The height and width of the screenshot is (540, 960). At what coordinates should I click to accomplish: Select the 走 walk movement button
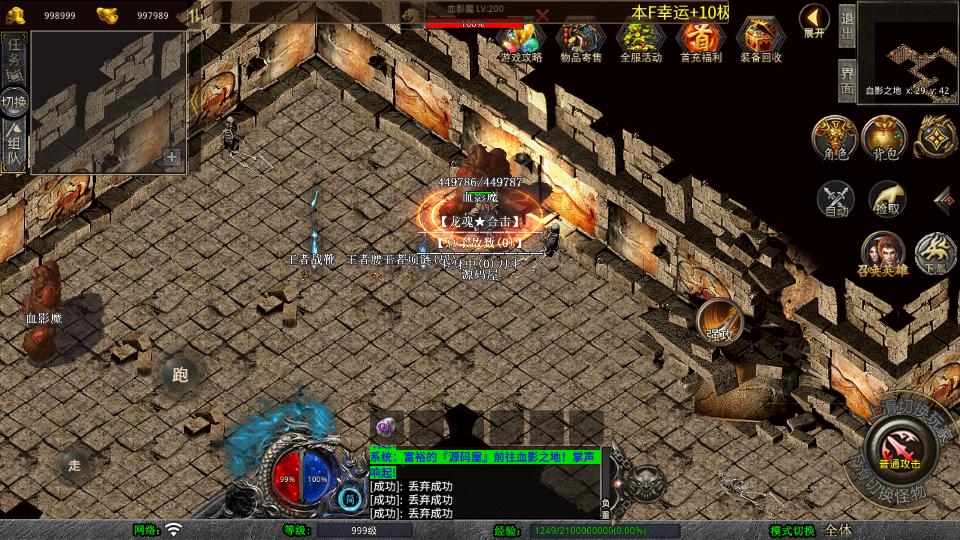(73, 465)
